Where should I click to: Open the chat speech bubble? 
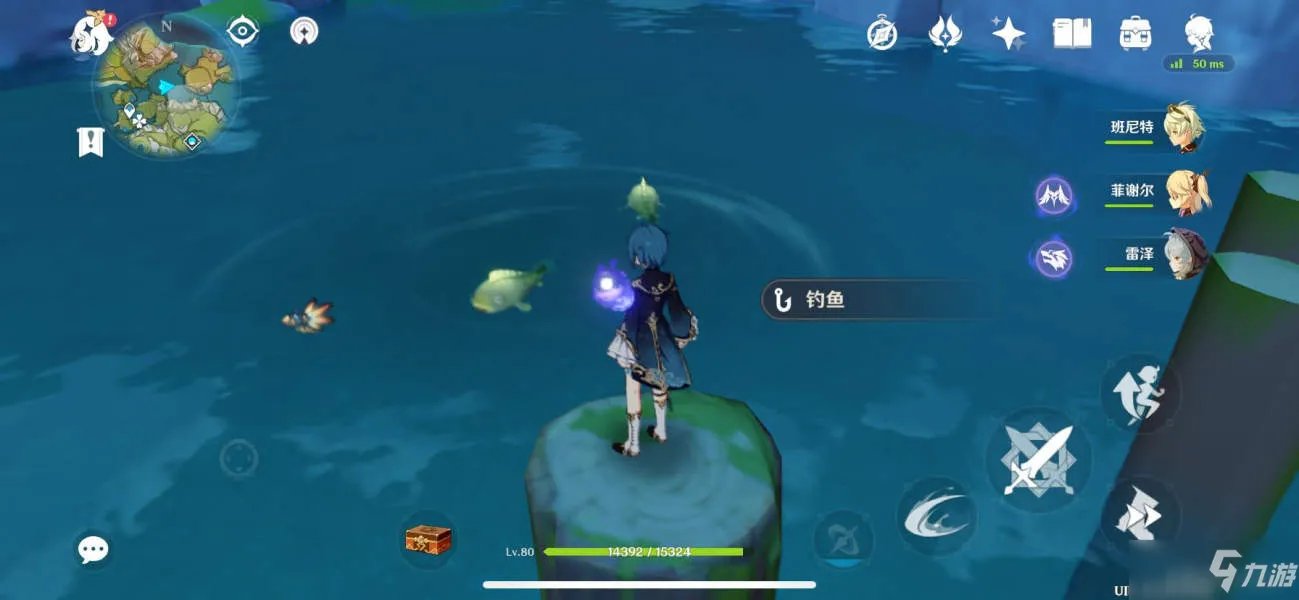[x=94, y=548]
